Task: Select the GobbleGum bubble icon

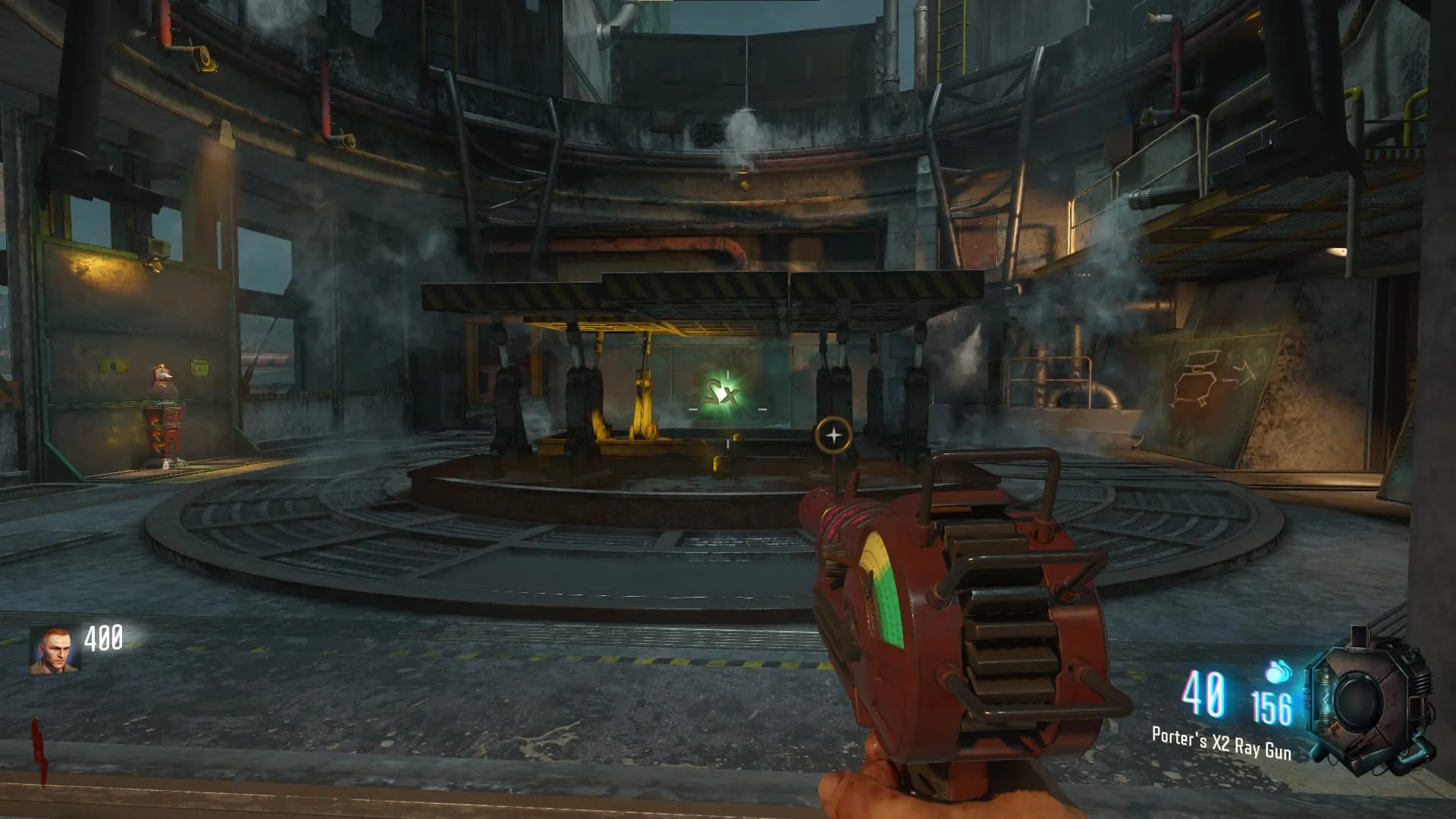Action: (1278, 672)
